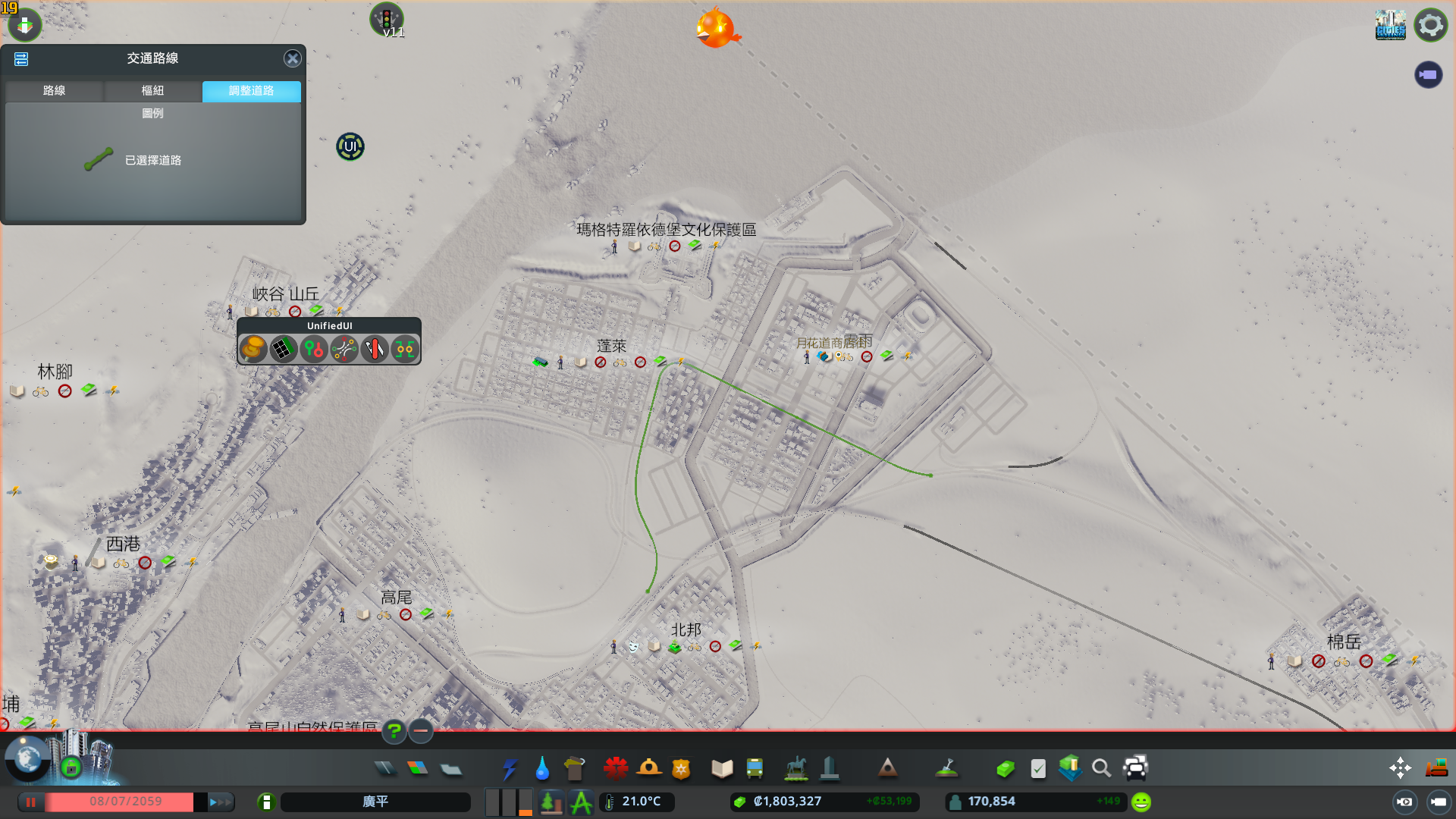Open the water drop build menu

541,769
